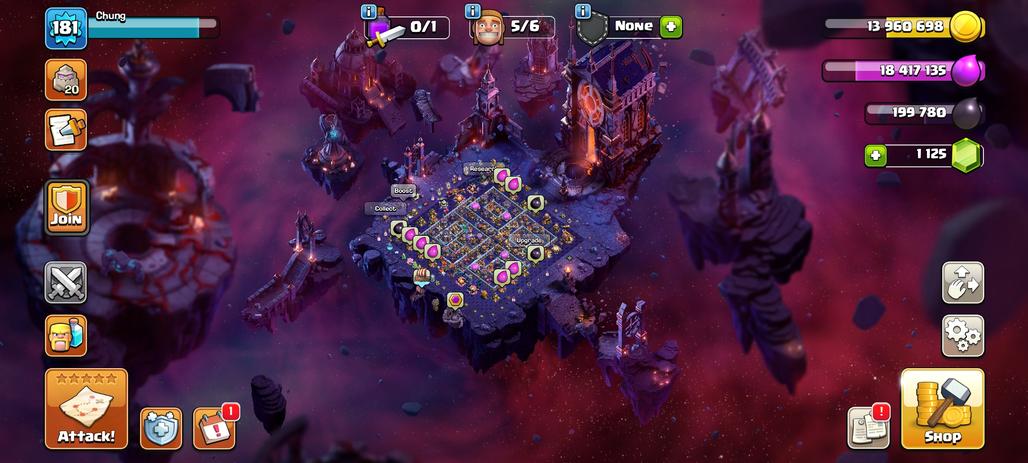Open the settings gears button

(962, 336)
